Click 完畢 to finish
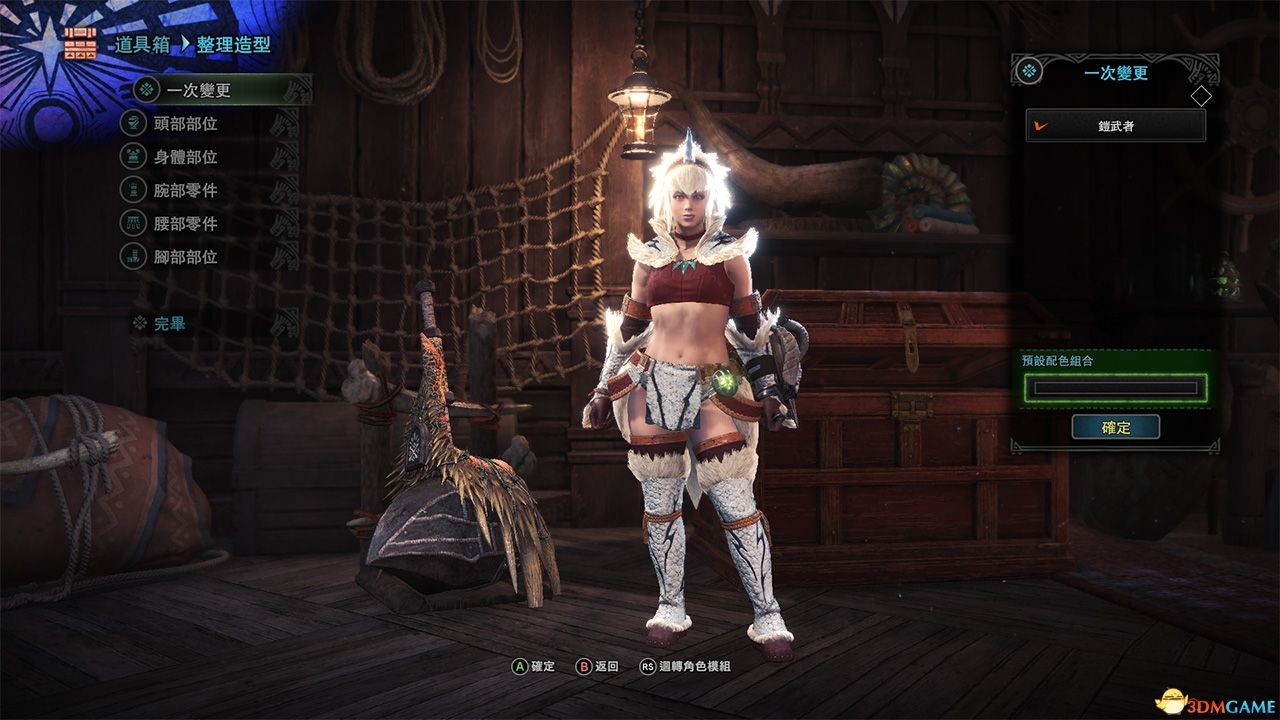 [169, 324]
